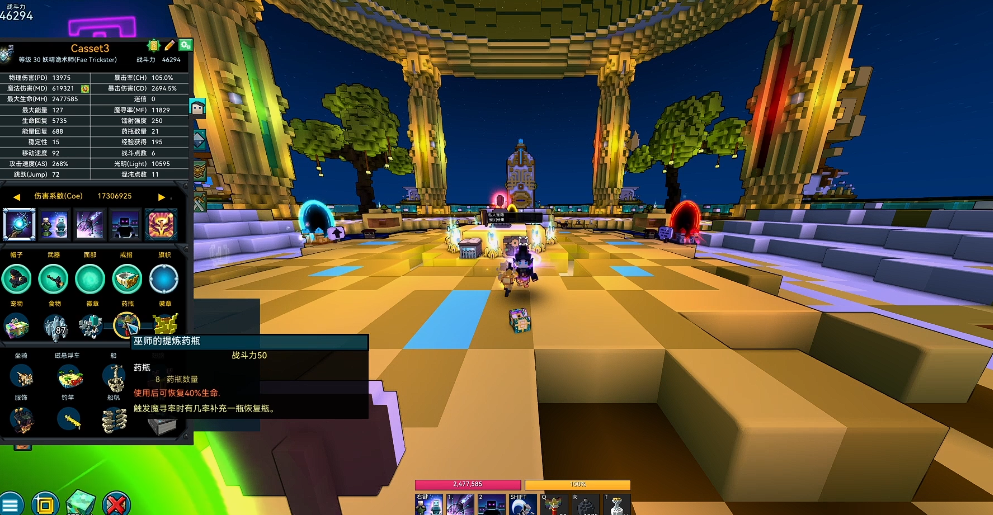This screenshot has height=515, width=993.
Task: Open the blue hamburger menu button
Action: [x=11, y=503]
